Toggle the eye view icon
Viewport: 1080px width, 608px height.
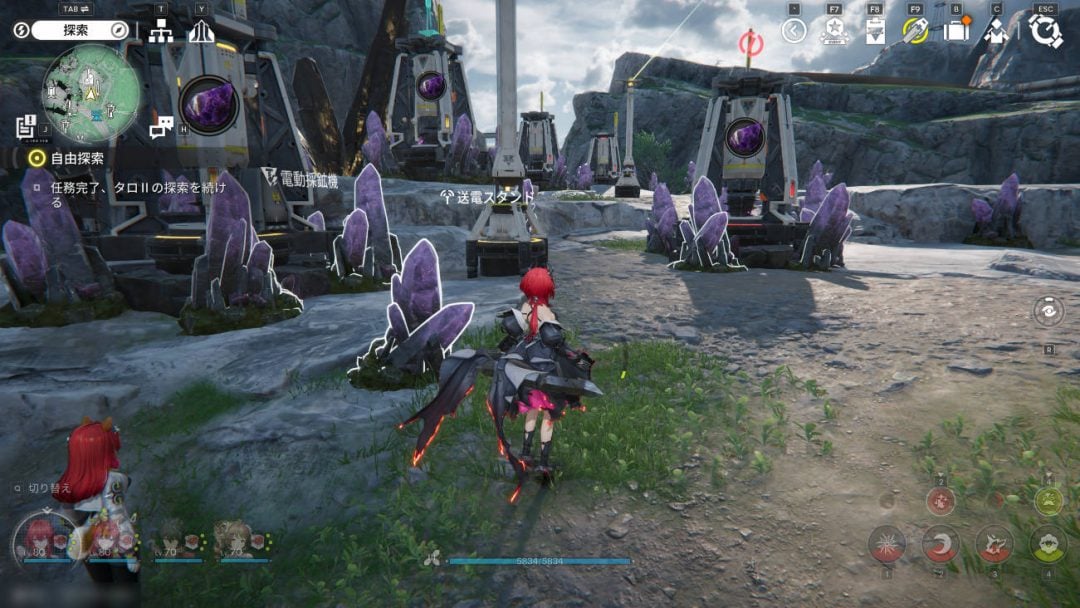pos(1048,311)
